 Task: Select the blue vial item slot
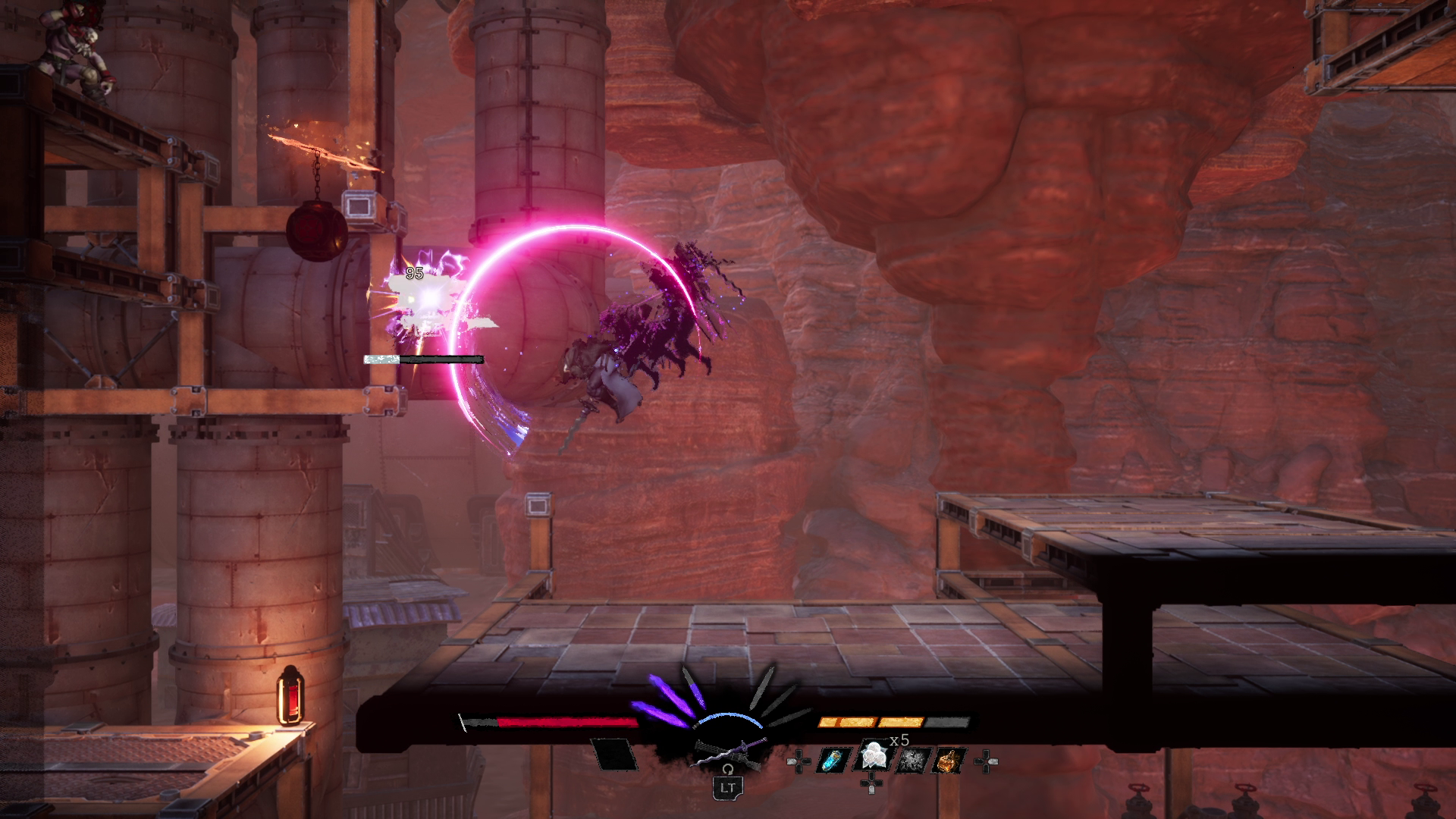(x=832, y=761)
